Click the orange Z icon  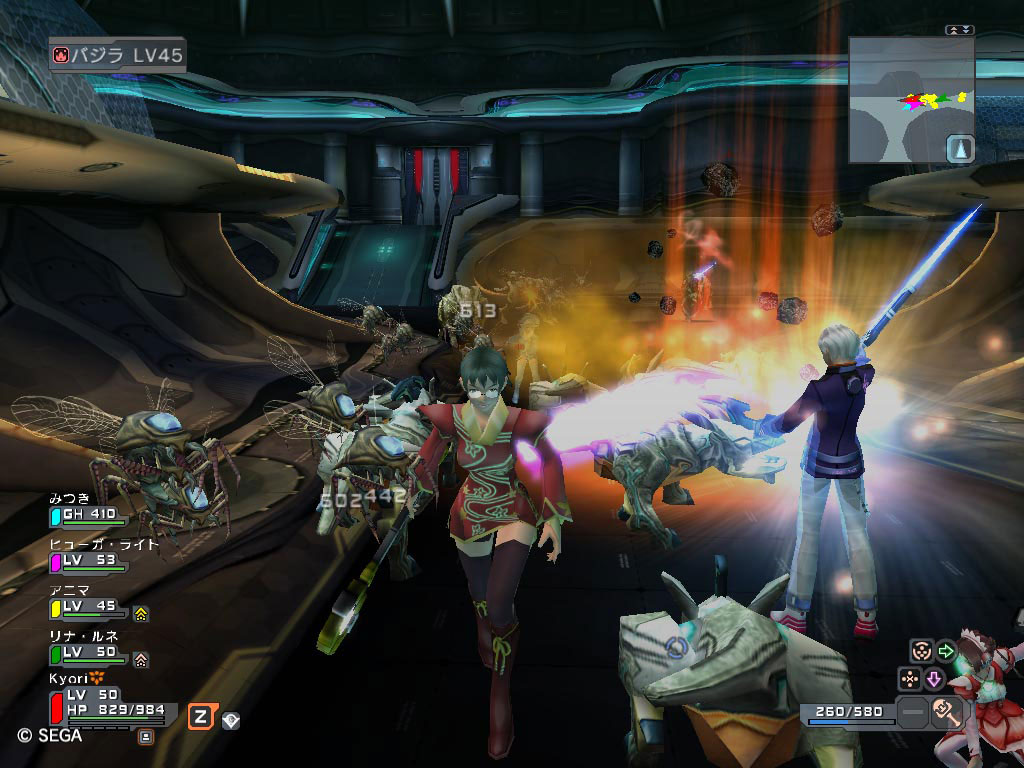pos(201,716)
